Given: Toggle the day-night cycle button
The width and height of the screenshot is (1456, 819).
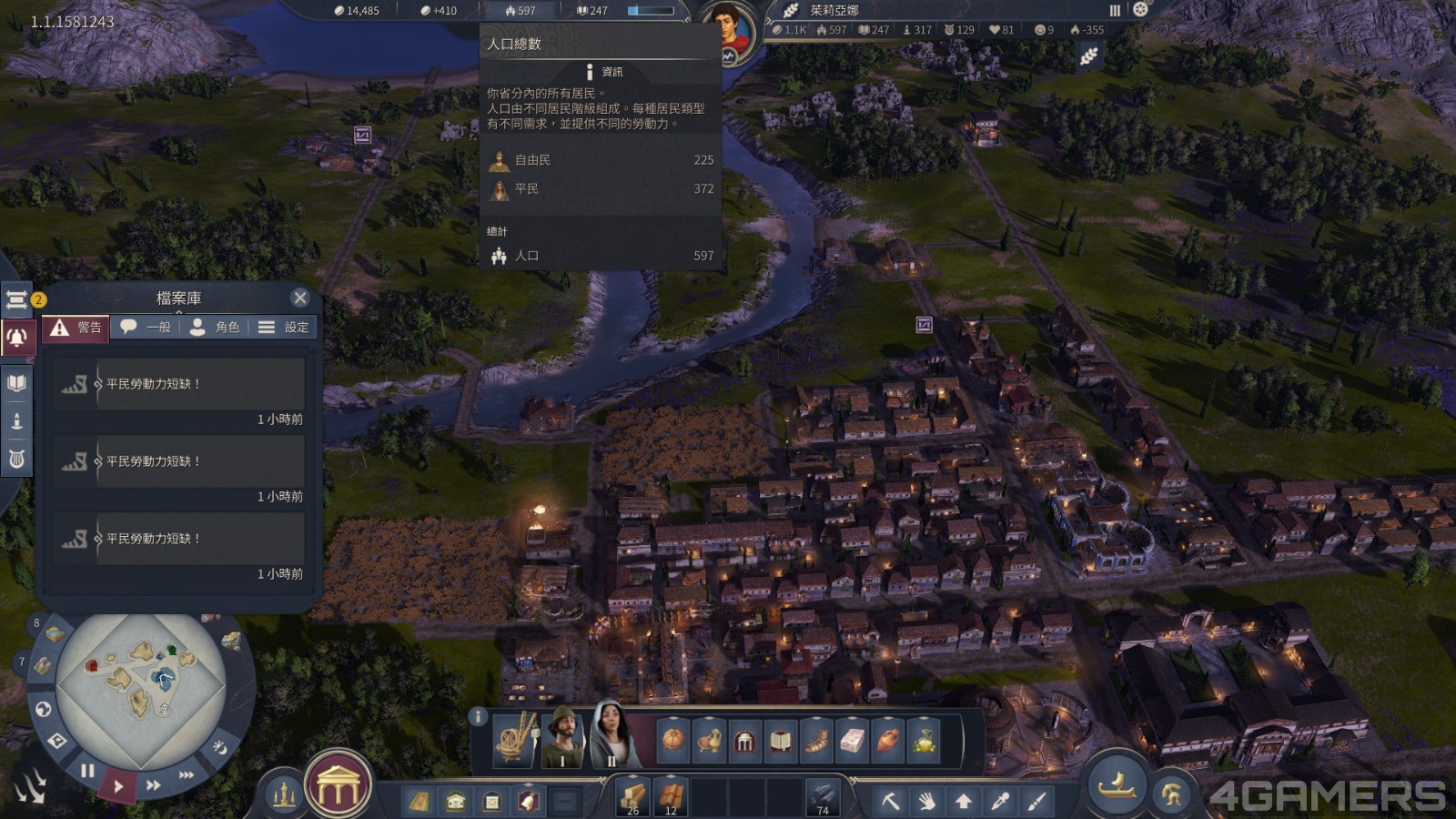Looking at the screenshot, I should click(x=219, y=747).
